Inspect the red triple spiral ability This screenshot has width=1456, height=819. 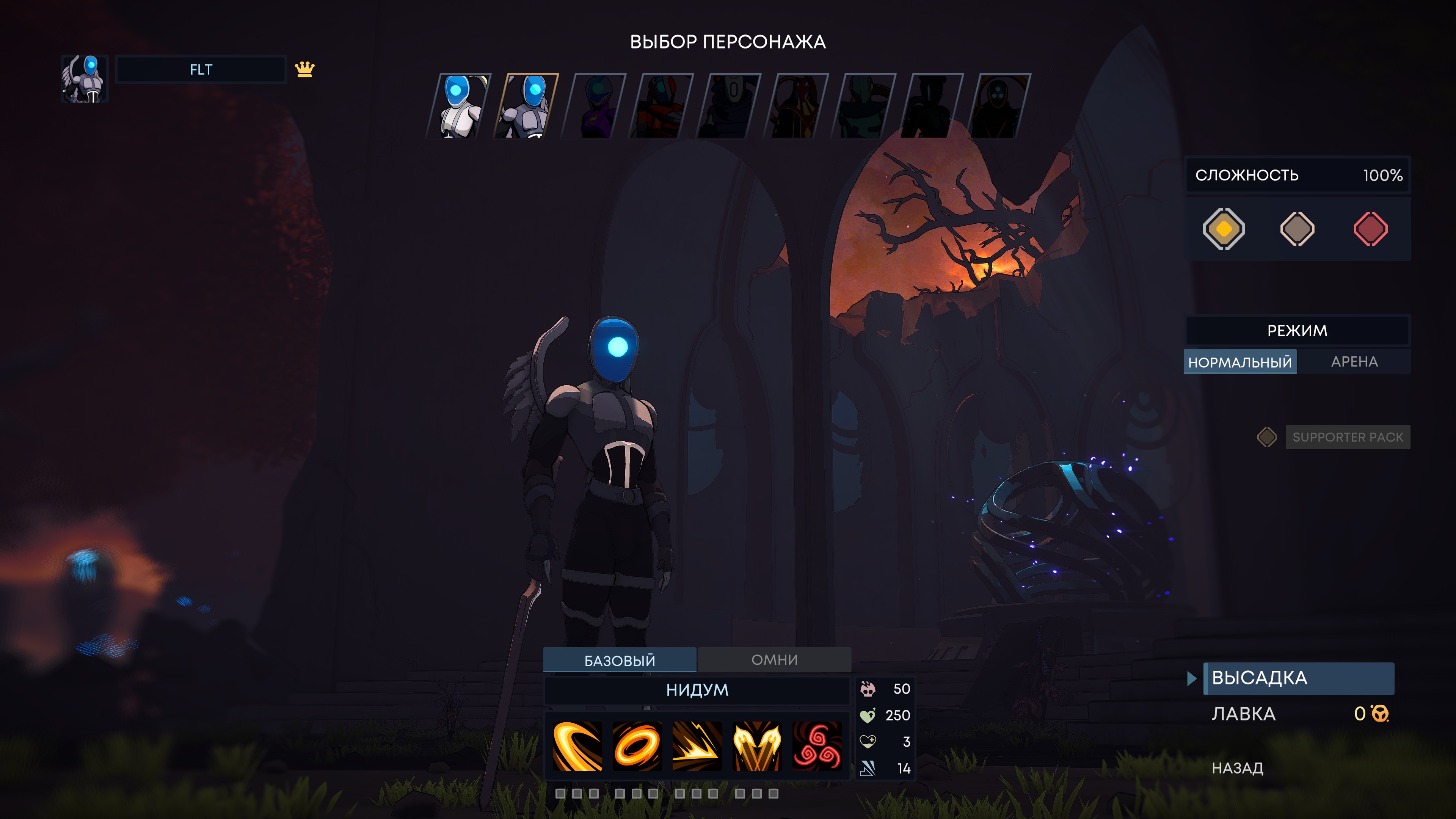(817, 745)
